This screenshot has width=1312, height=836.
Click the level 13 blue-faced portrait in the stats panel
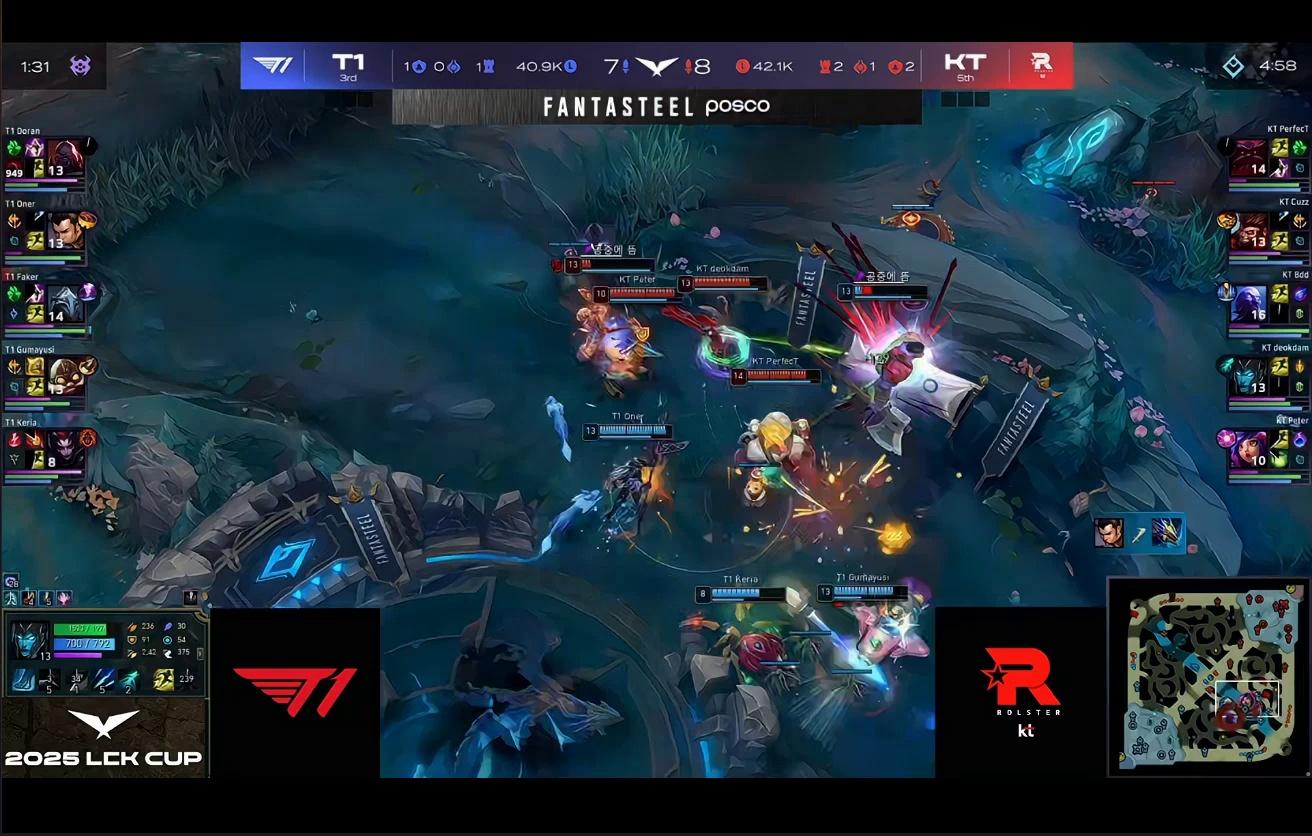coord(27,640)
